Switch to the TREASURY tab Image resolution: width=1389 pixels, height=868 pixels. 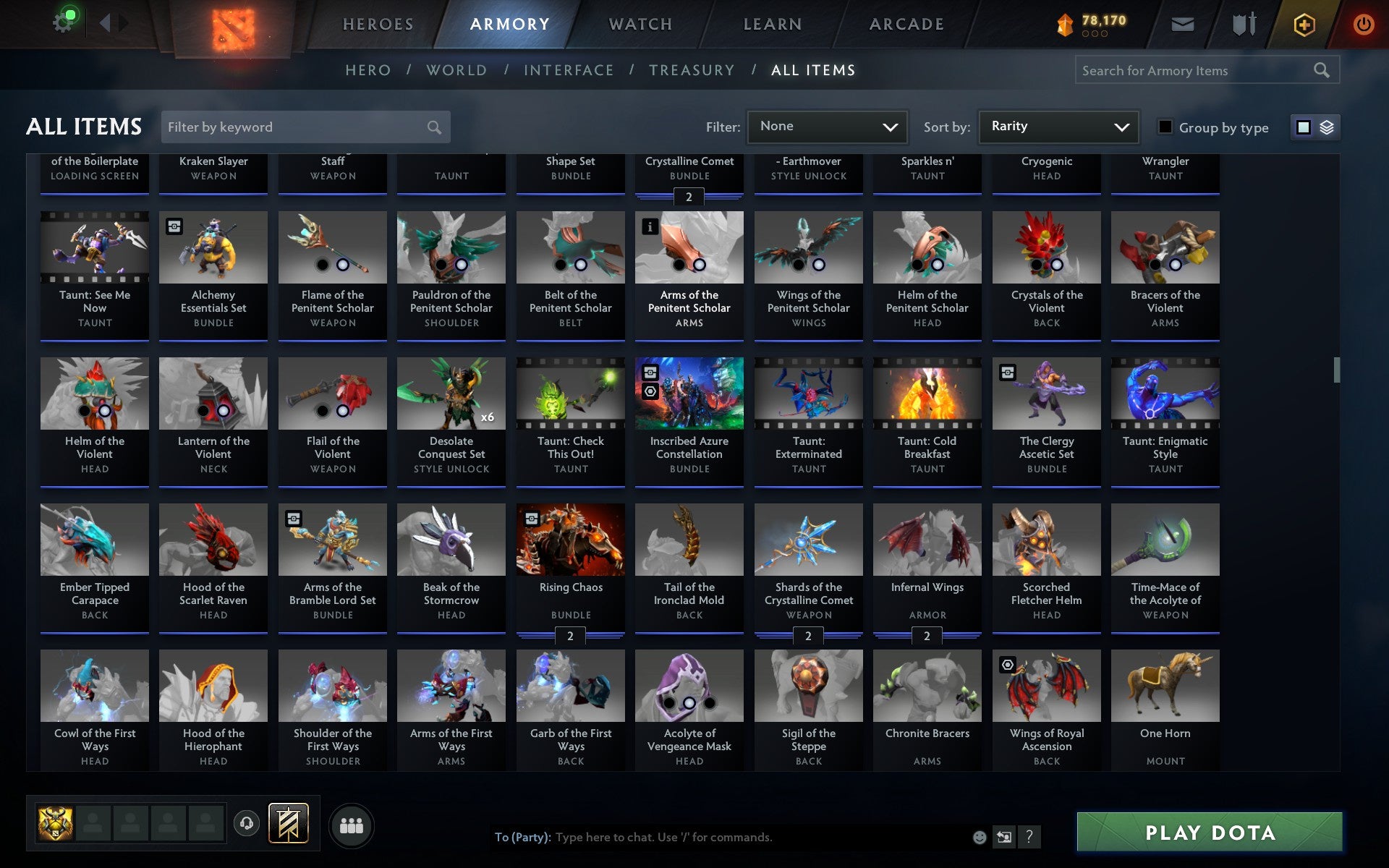coord(692,69)
